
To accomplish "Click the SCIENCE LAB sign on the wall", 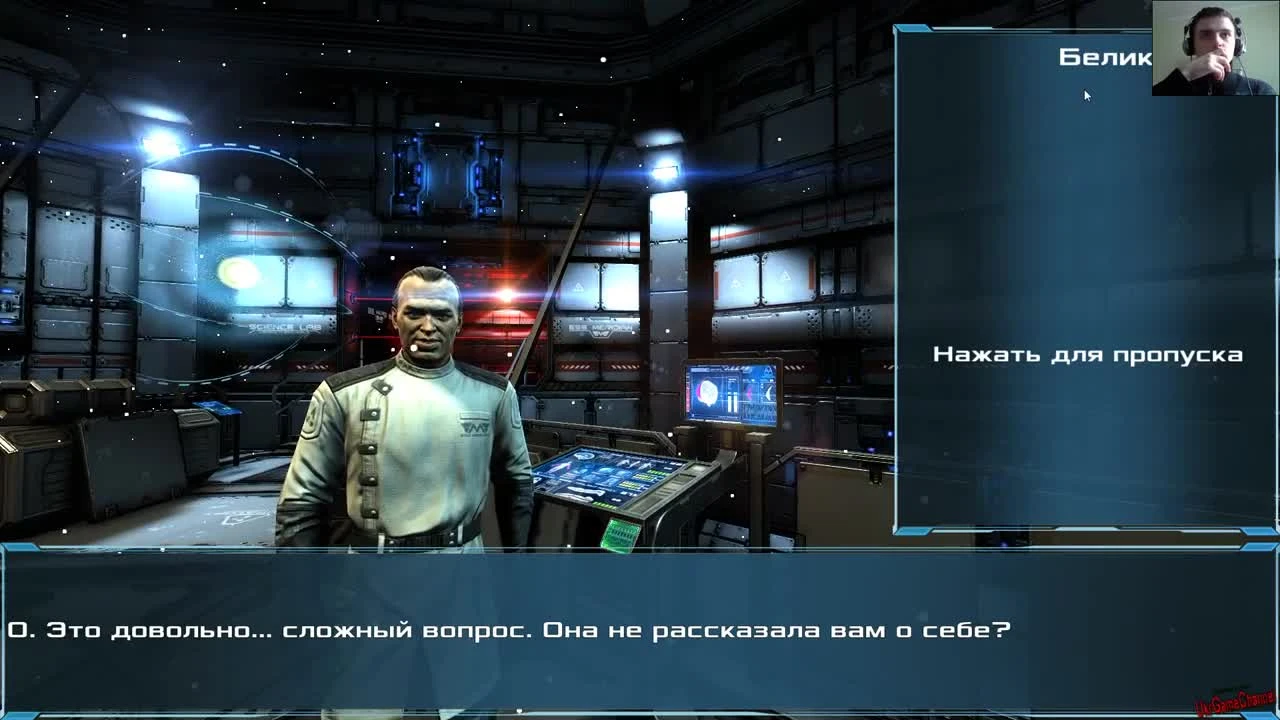I will [x=284, y=327].
